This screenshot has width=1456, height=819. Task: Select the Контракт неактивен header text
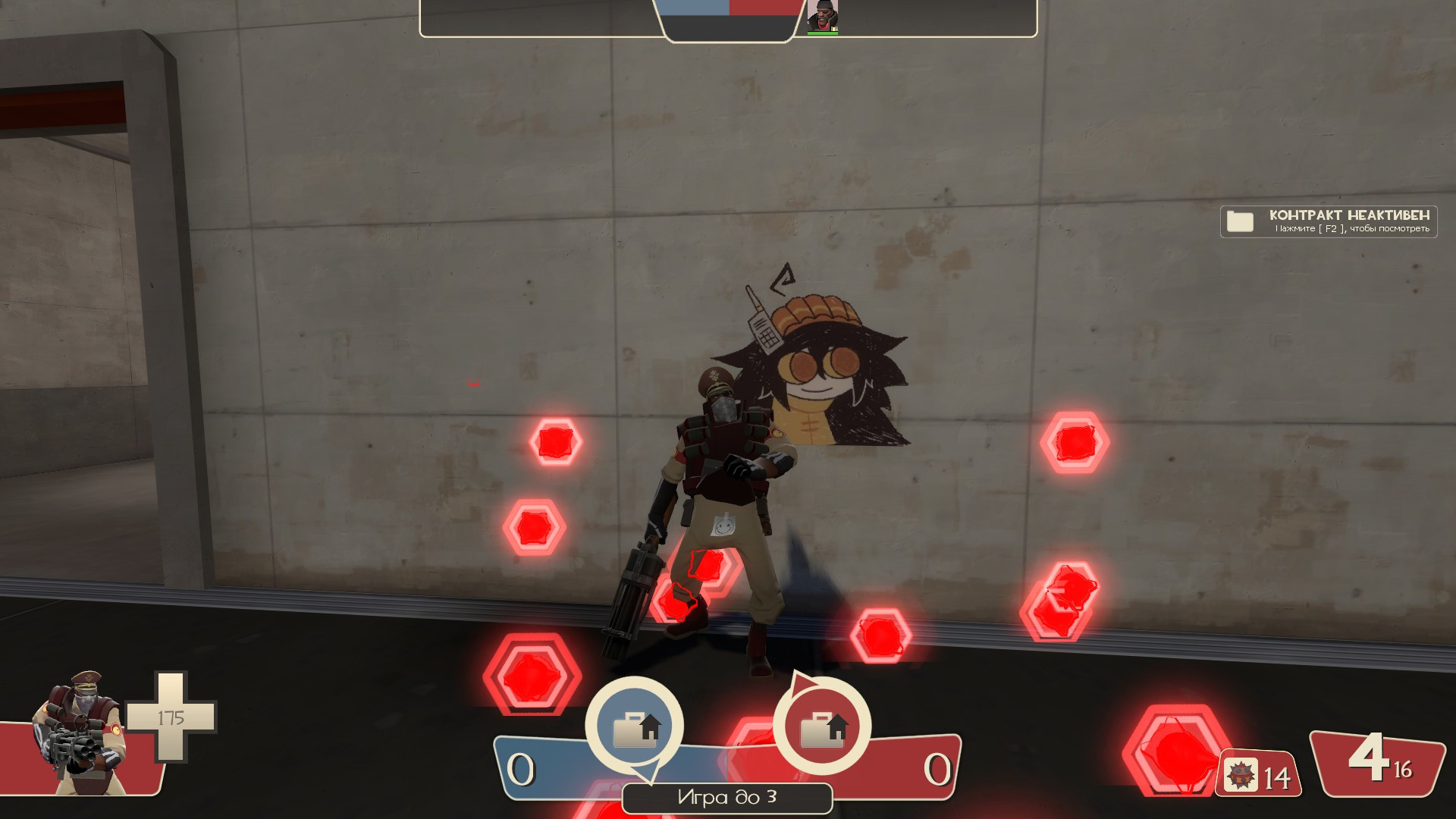click(1351, 216)
